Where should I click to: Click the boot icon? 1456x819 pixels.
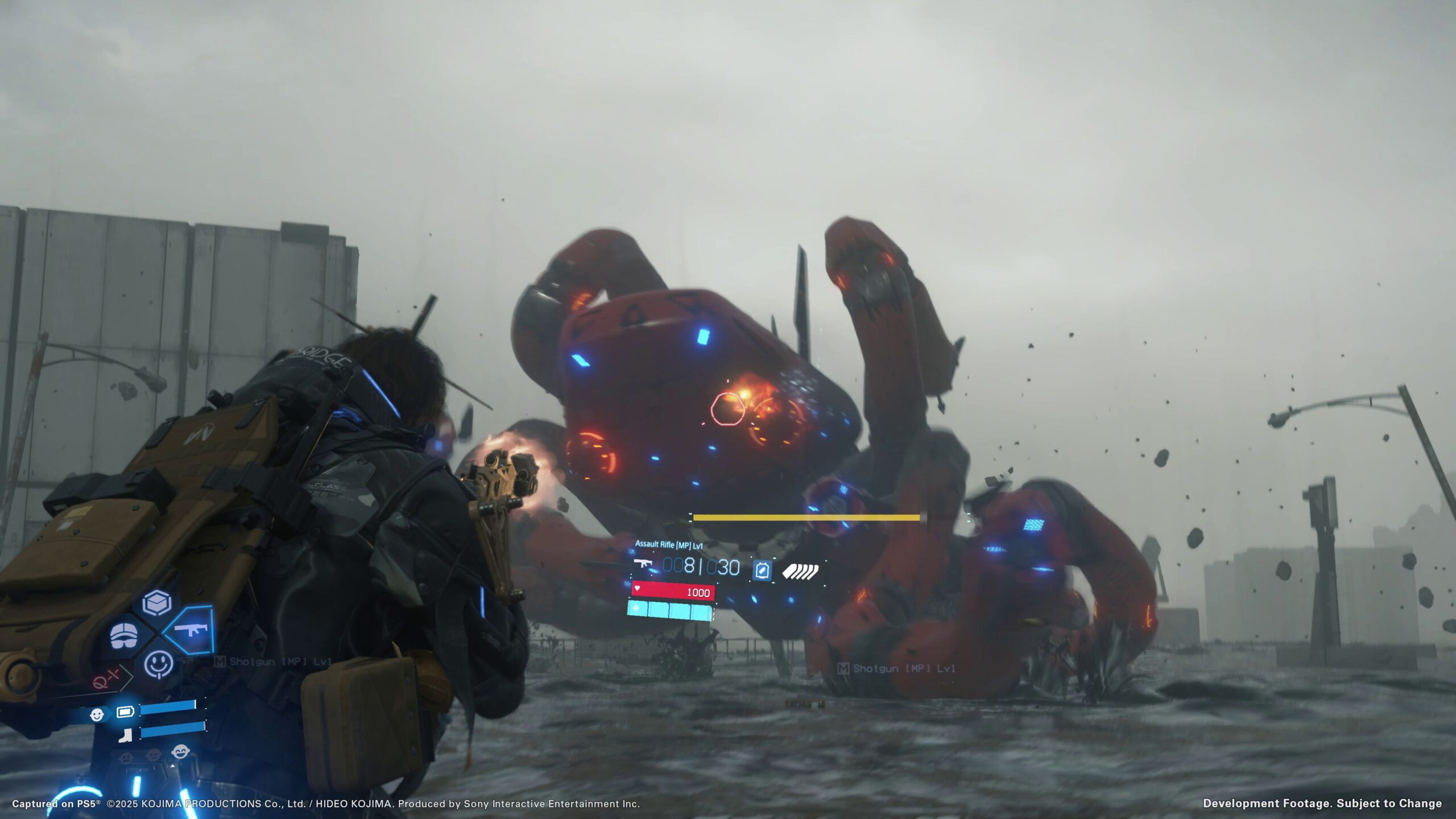125,736
